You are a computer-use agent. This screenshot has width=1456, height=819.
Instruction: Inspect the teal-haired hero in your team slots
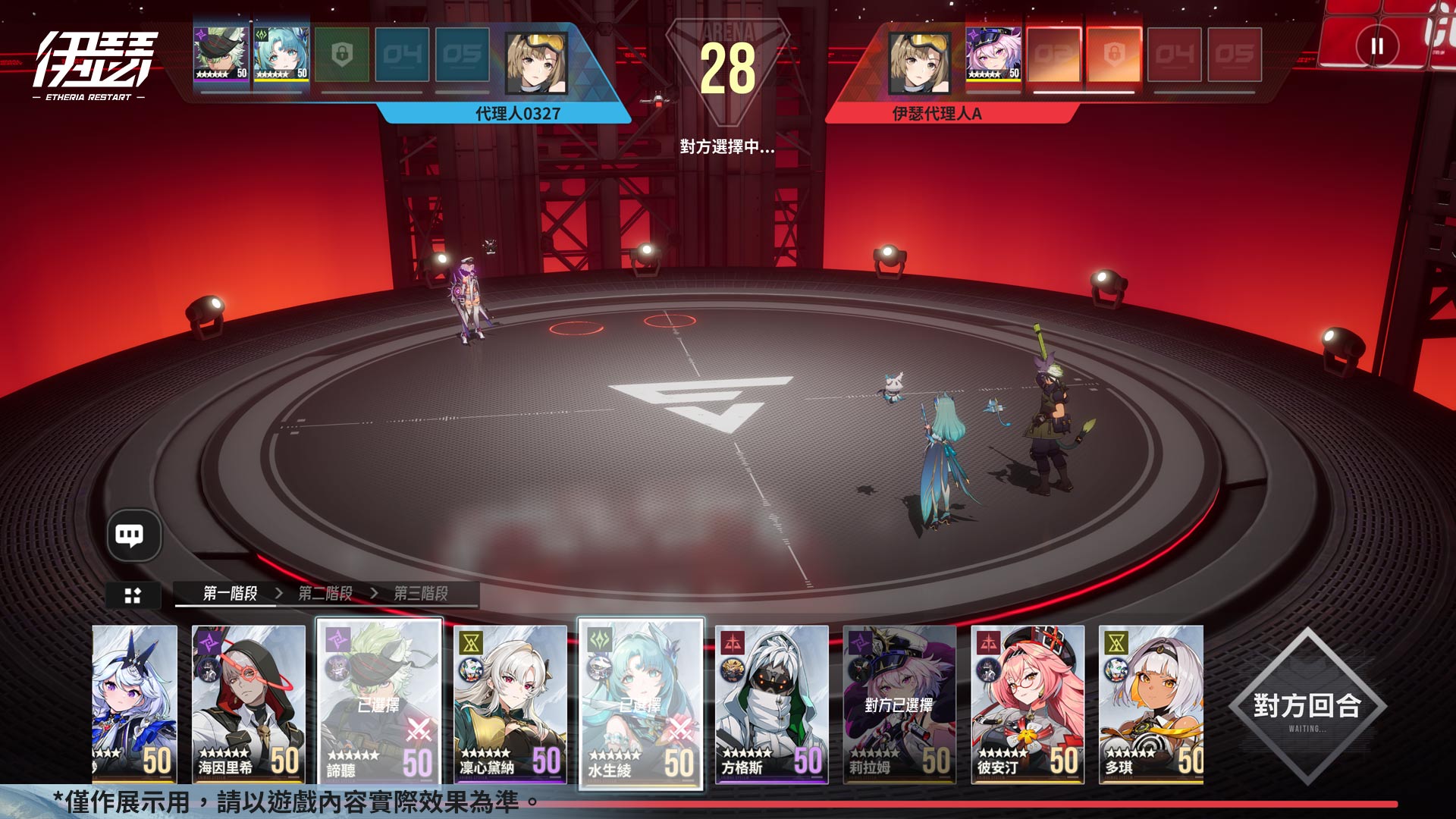pos(281,54)
